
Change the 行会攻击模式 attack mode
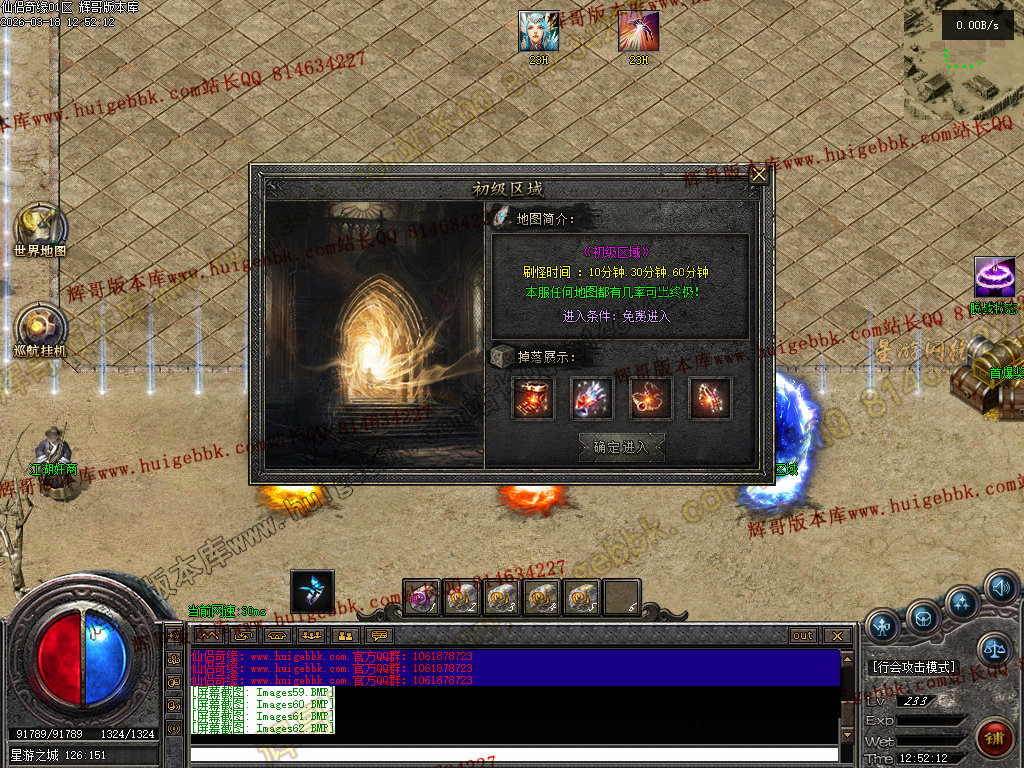pos(912,666)
